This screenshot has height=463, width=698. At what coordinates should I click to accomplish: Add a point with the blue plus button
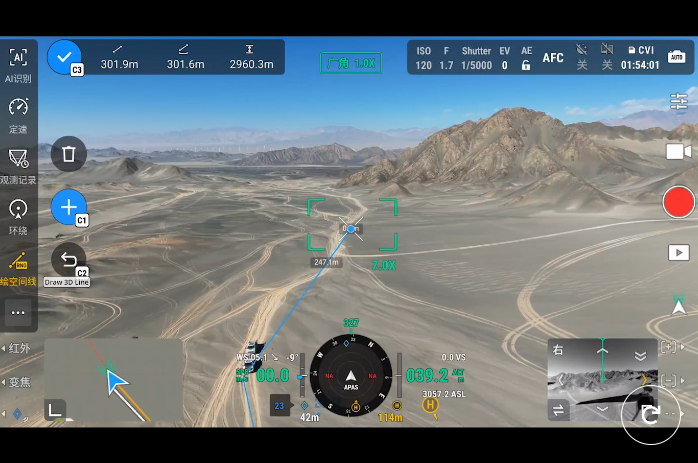pos(68,207)
